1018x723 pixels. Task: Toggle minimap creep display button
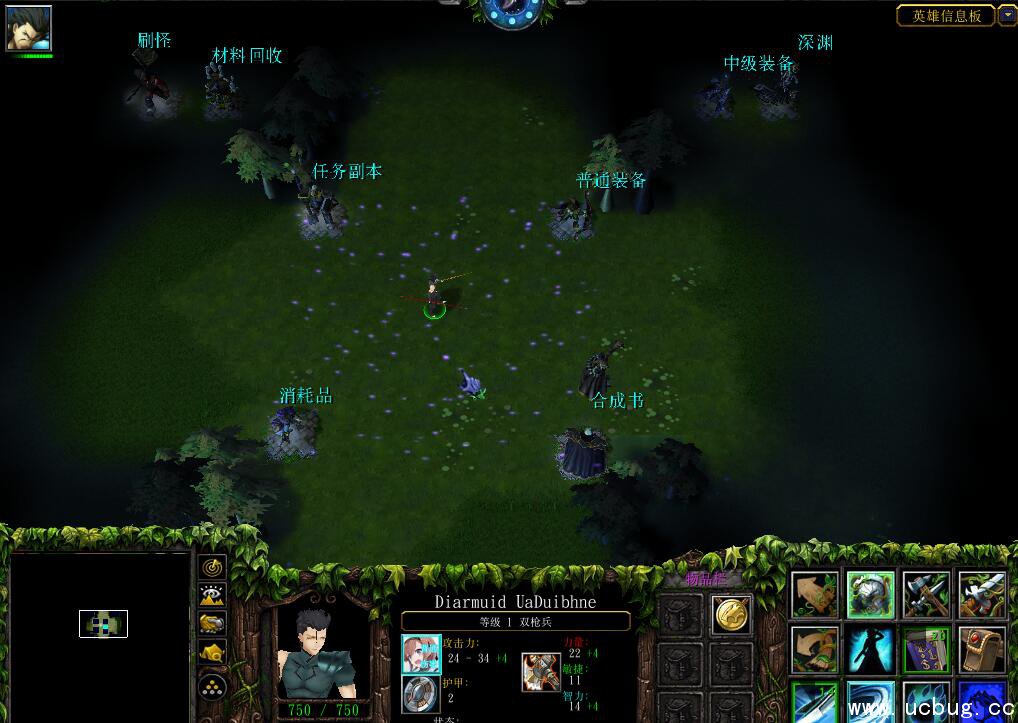coord(212,653)
